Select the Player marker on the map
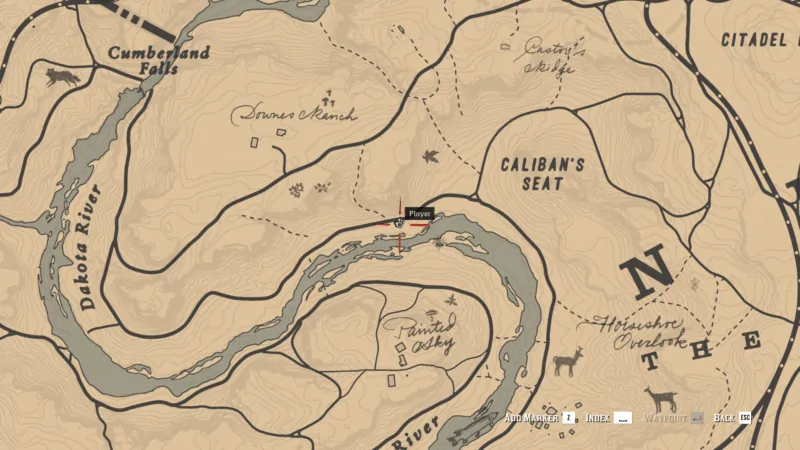This screenshot has width=800, height=450. click(399, 224)
